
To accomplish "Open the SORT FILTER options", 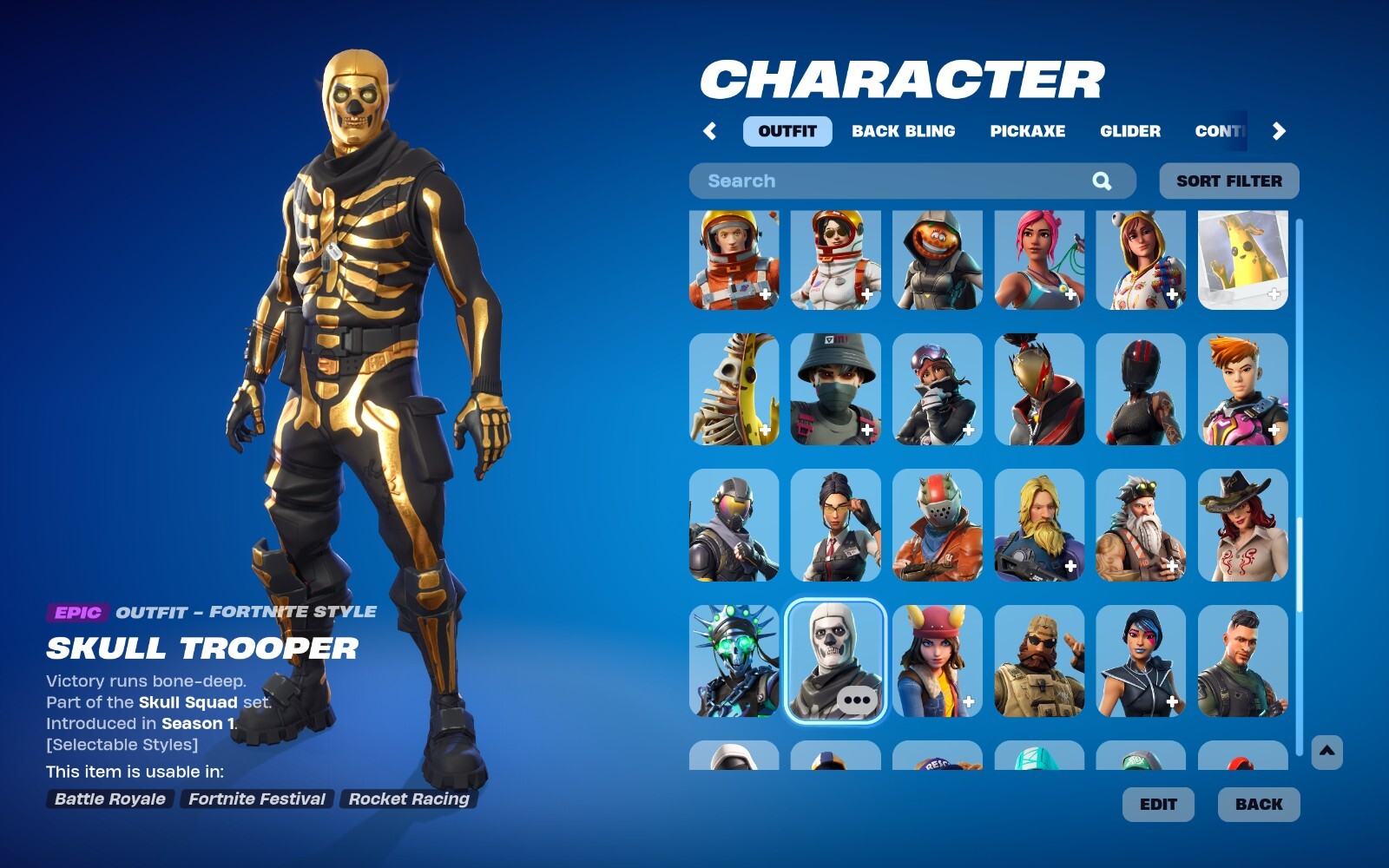I will coord(1228,181).
